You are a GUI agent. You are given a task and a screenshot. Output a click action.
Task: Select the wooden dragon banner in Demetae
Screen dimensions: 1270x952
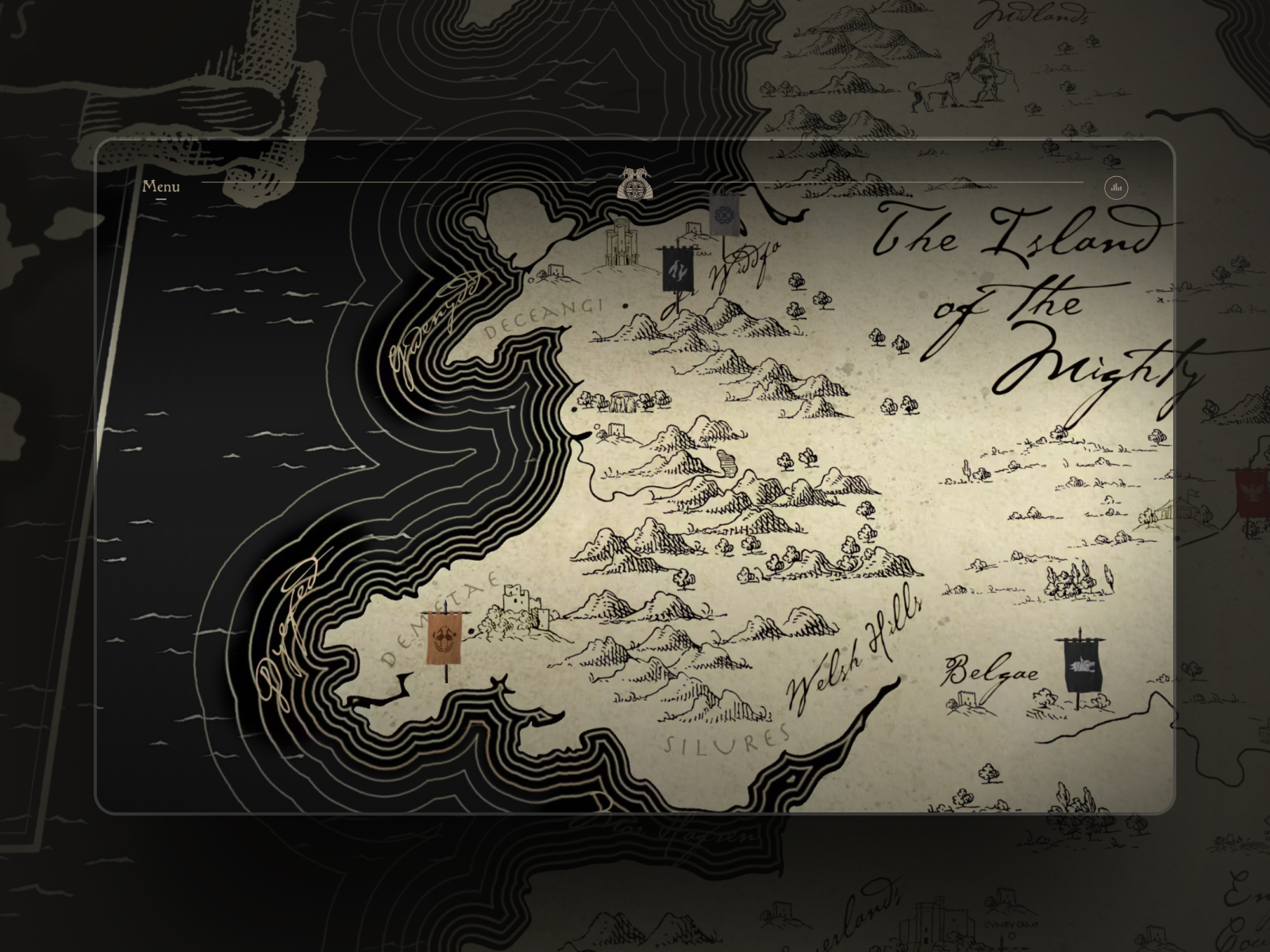tap(444, 635)
